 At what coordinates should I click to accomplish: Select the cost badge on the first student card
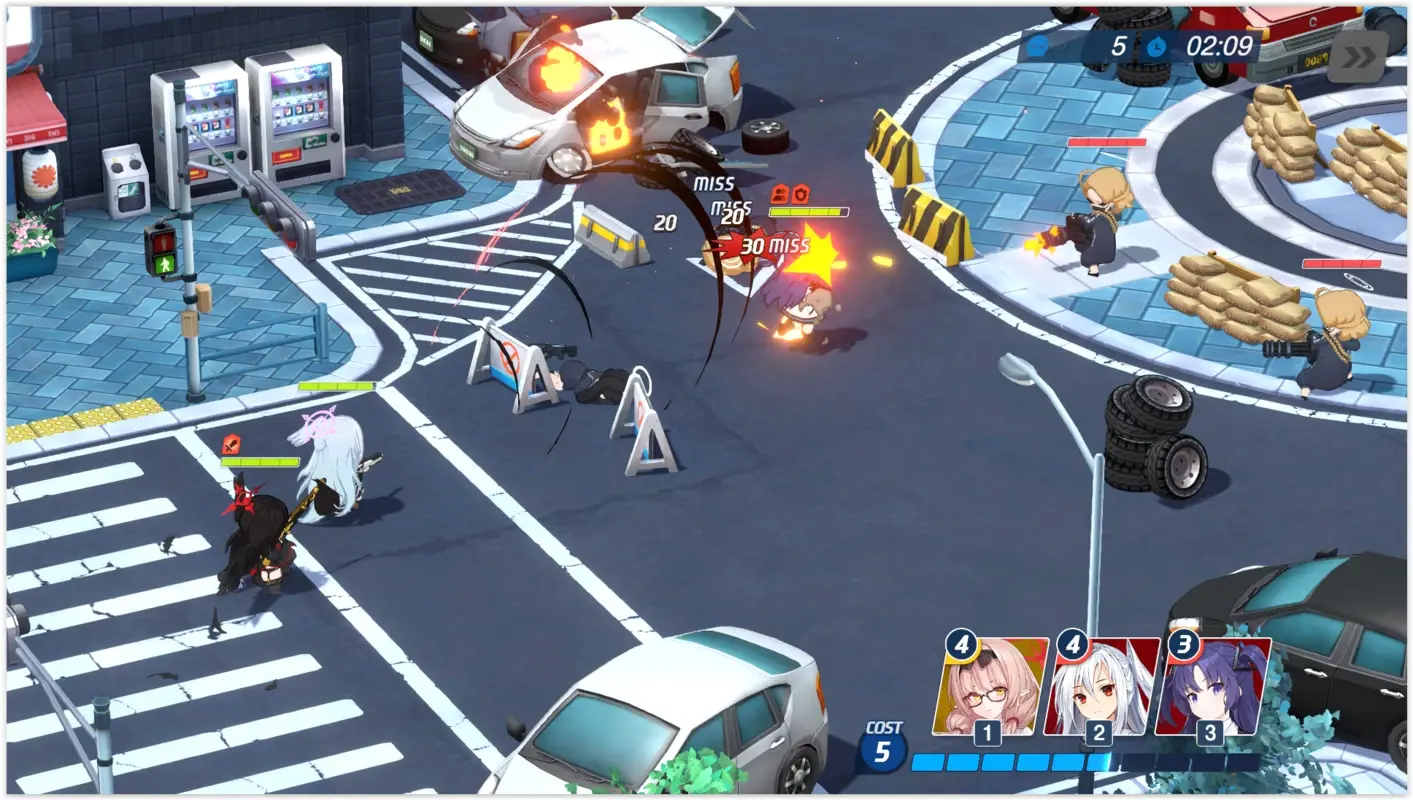coord(960,646)
